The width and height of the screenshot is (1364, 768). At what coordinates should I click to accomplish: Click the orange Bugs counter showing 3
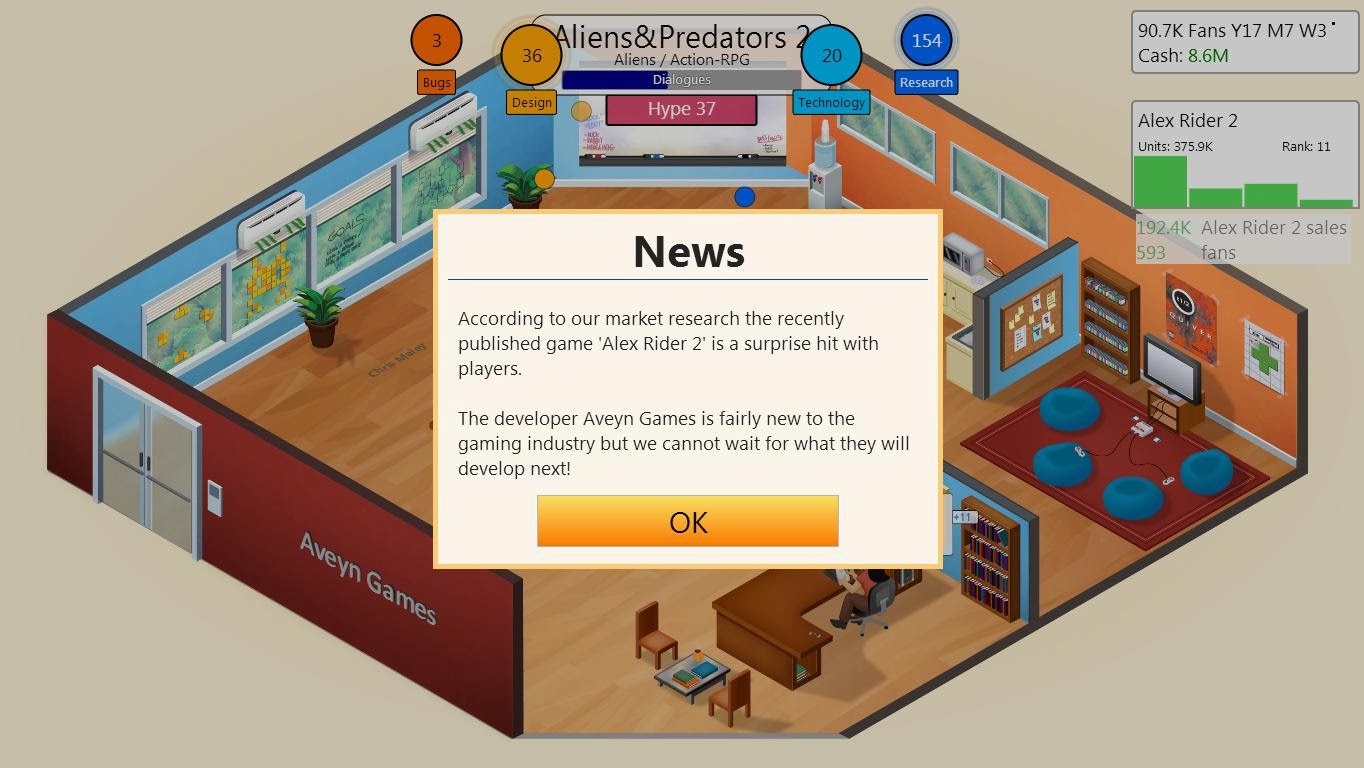point(436,40)
